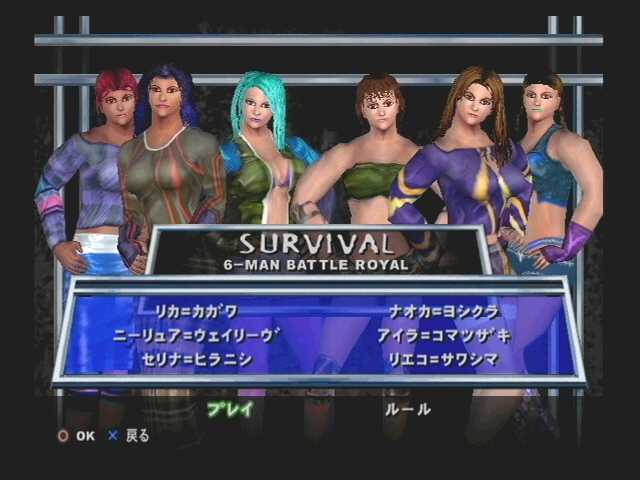The height and width of the screenshot is (480, 640).
Task: Open the ルール (Rules) option
Action: 408,409
